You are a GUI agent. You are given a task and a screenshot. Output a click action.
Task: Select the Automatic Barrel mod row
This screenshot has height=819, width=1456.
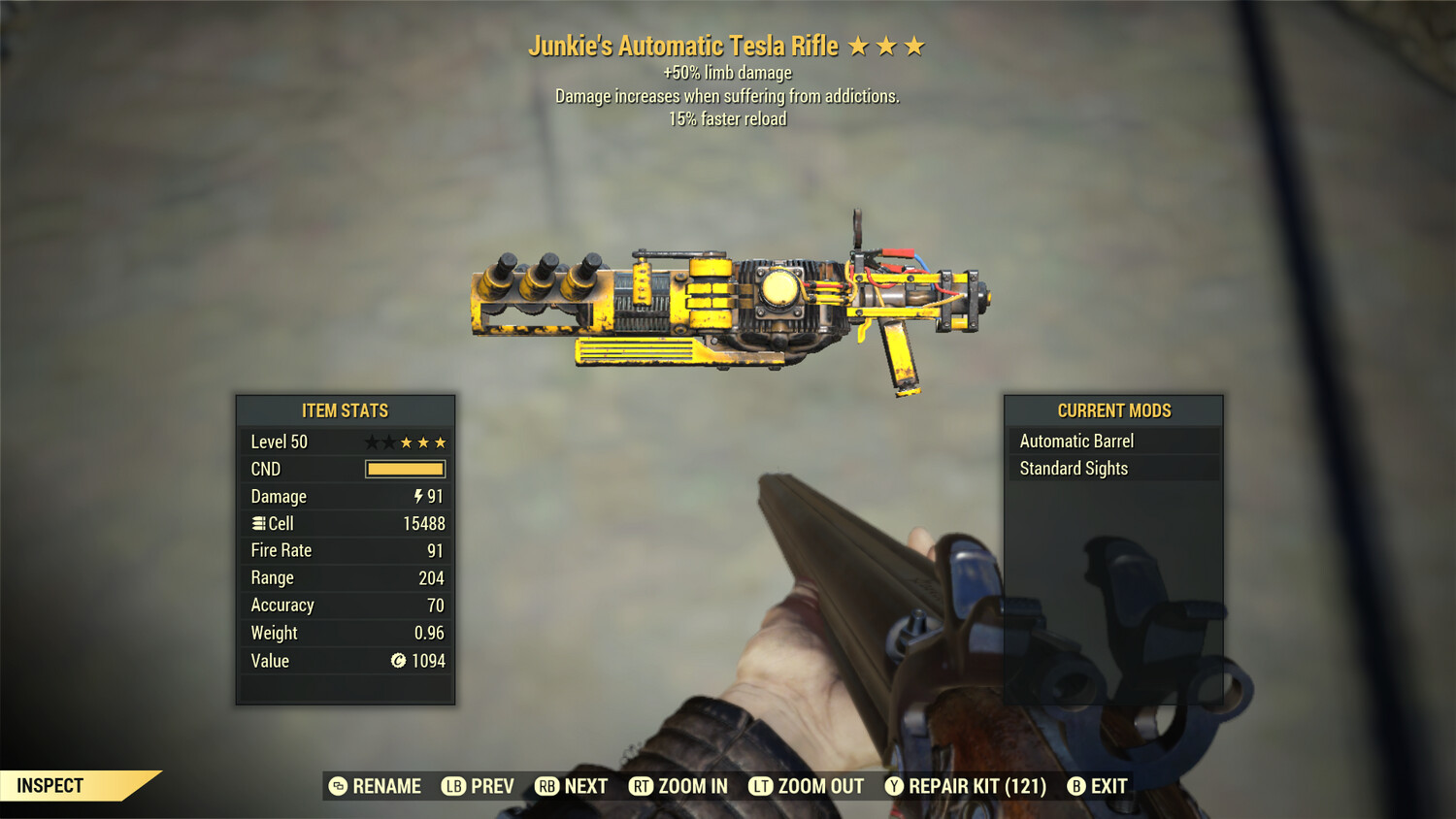tap(1113, 442)
